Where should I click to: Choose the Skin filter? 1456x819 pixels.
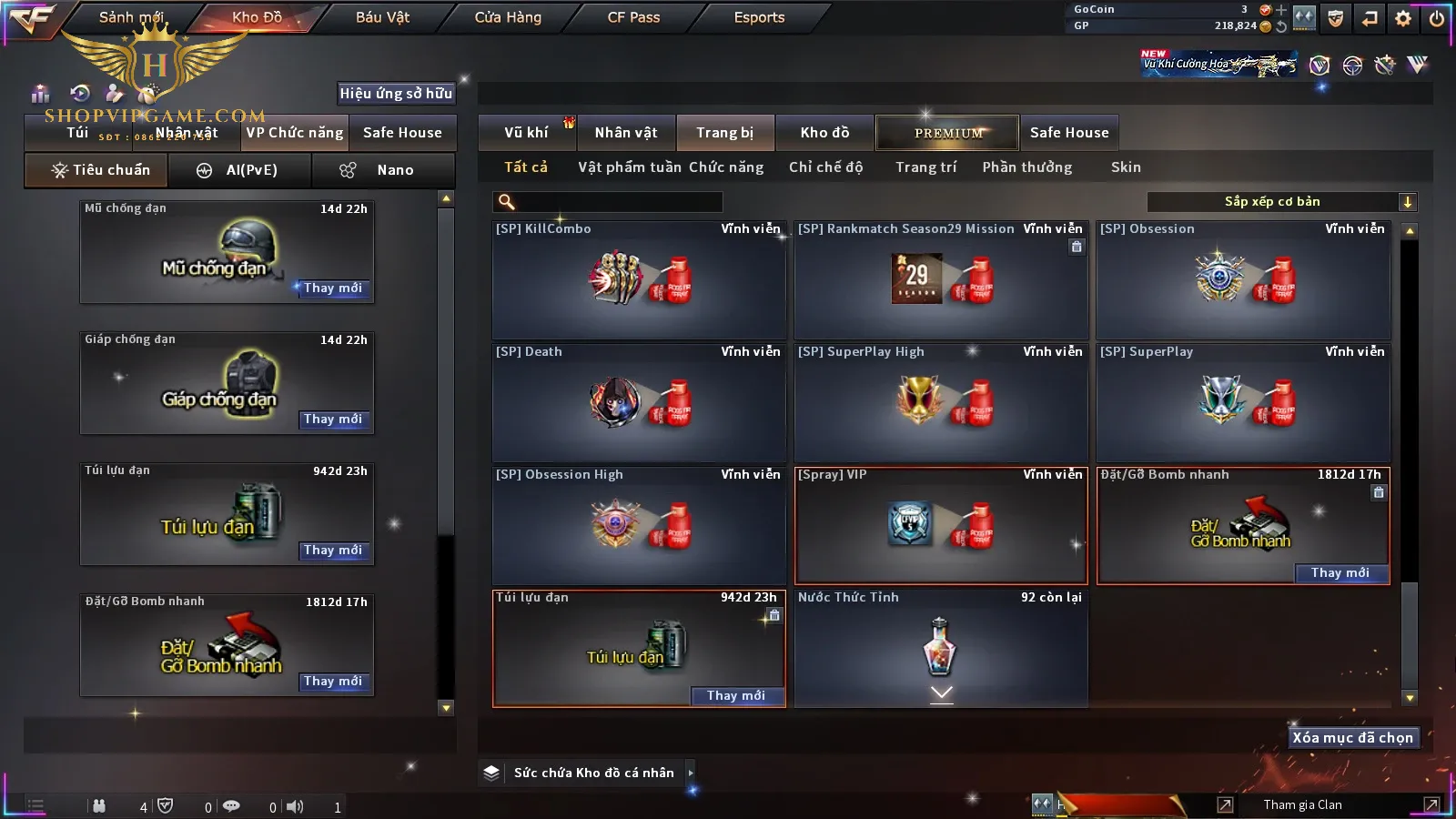[1126, 167]
